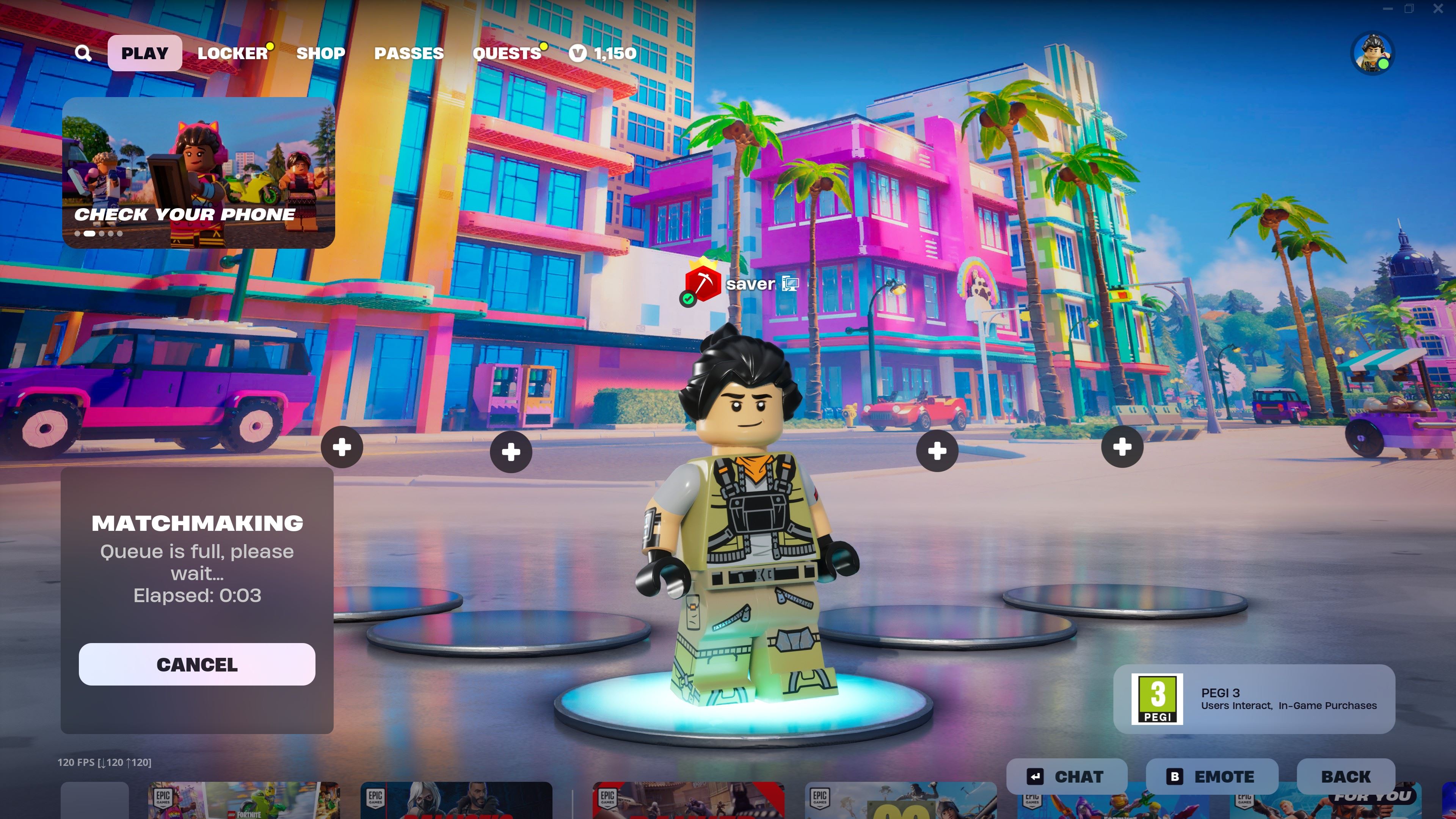Go to the Shop tab
The height and width of the screenshot is (819, 1456).
pyautogui.click(x=320, y=53)
